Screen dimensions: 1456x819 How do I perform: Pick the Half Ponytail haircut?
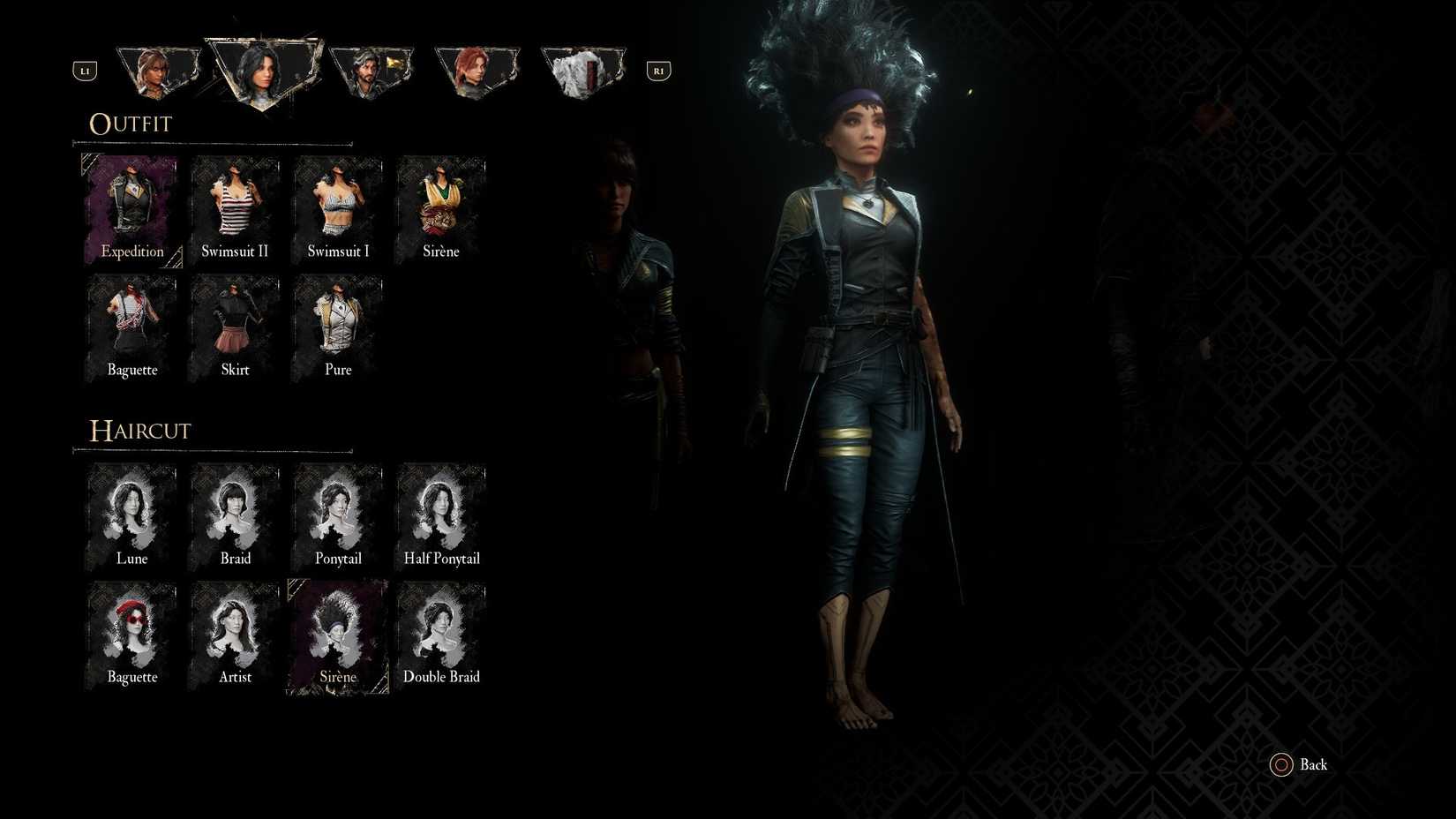(440, 512)
